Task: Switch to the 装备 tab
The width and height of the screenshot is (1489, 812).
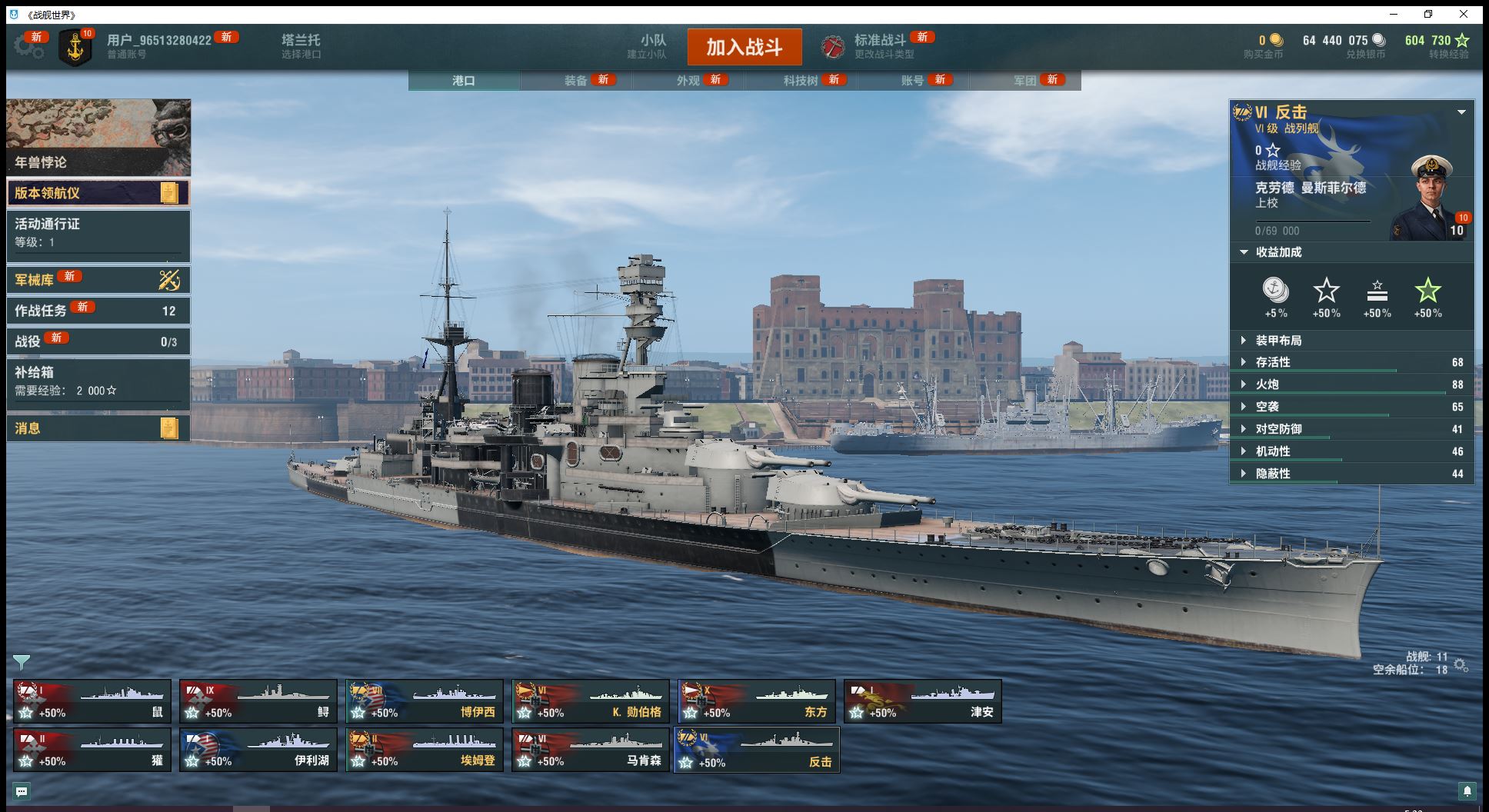Action: coord(576,81)
